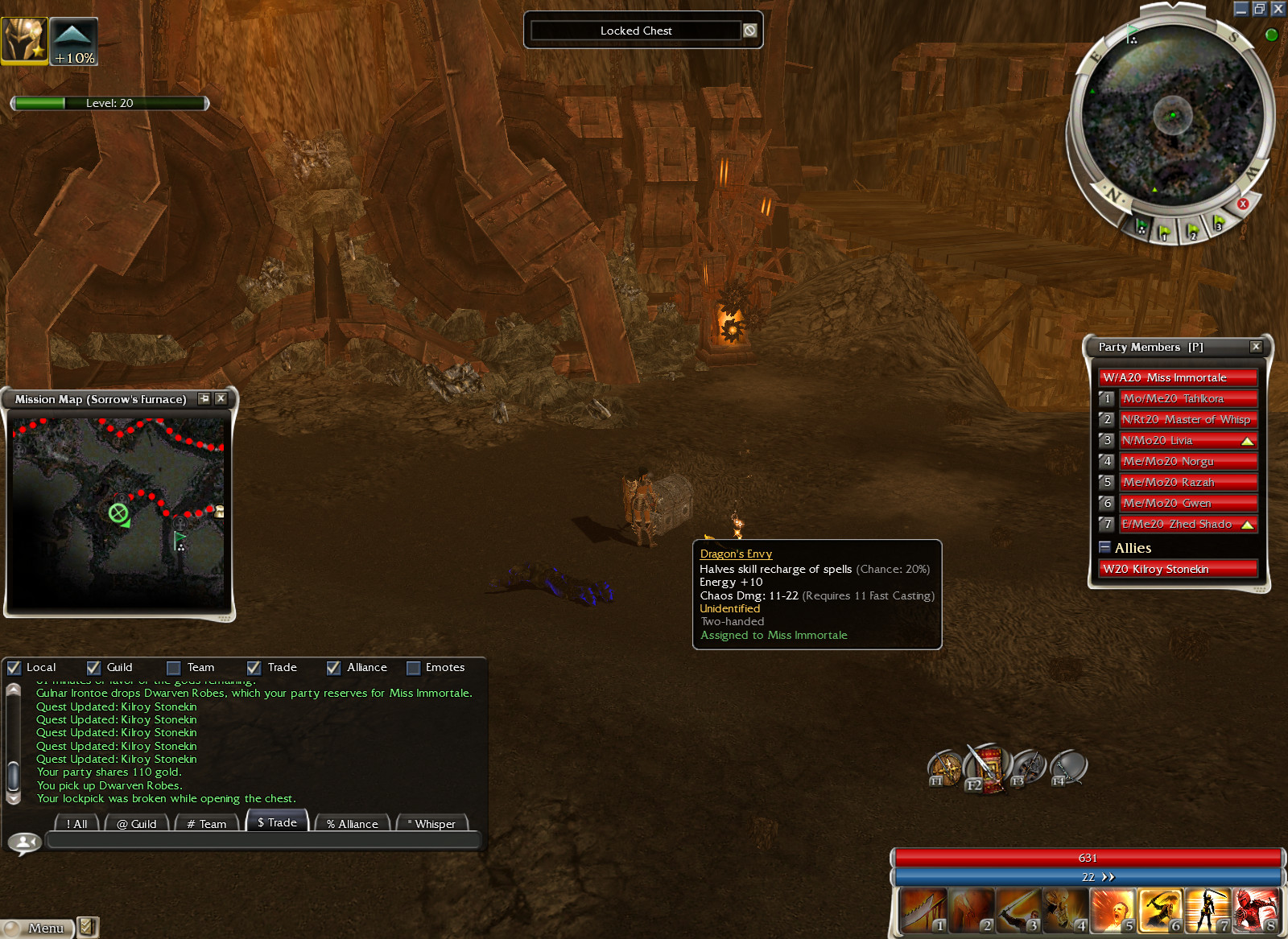Select ally Kilroy Stonekin

(1179, 569)
